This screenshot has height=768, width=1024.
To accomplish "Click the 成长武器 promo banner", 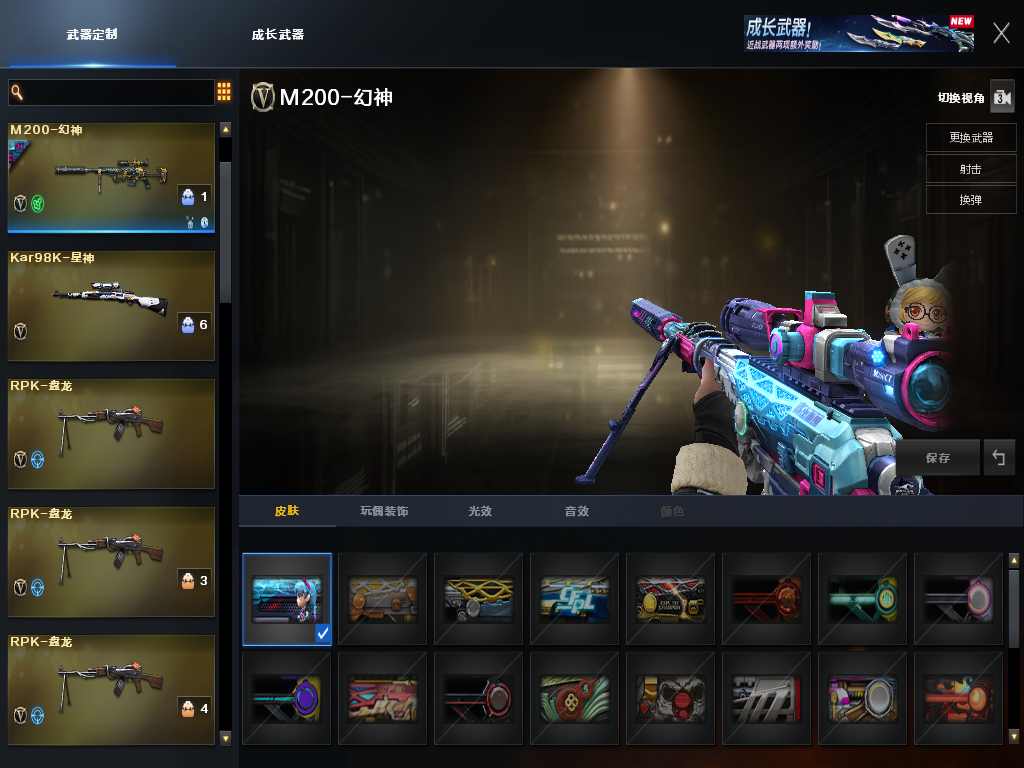I will point(859,33).
